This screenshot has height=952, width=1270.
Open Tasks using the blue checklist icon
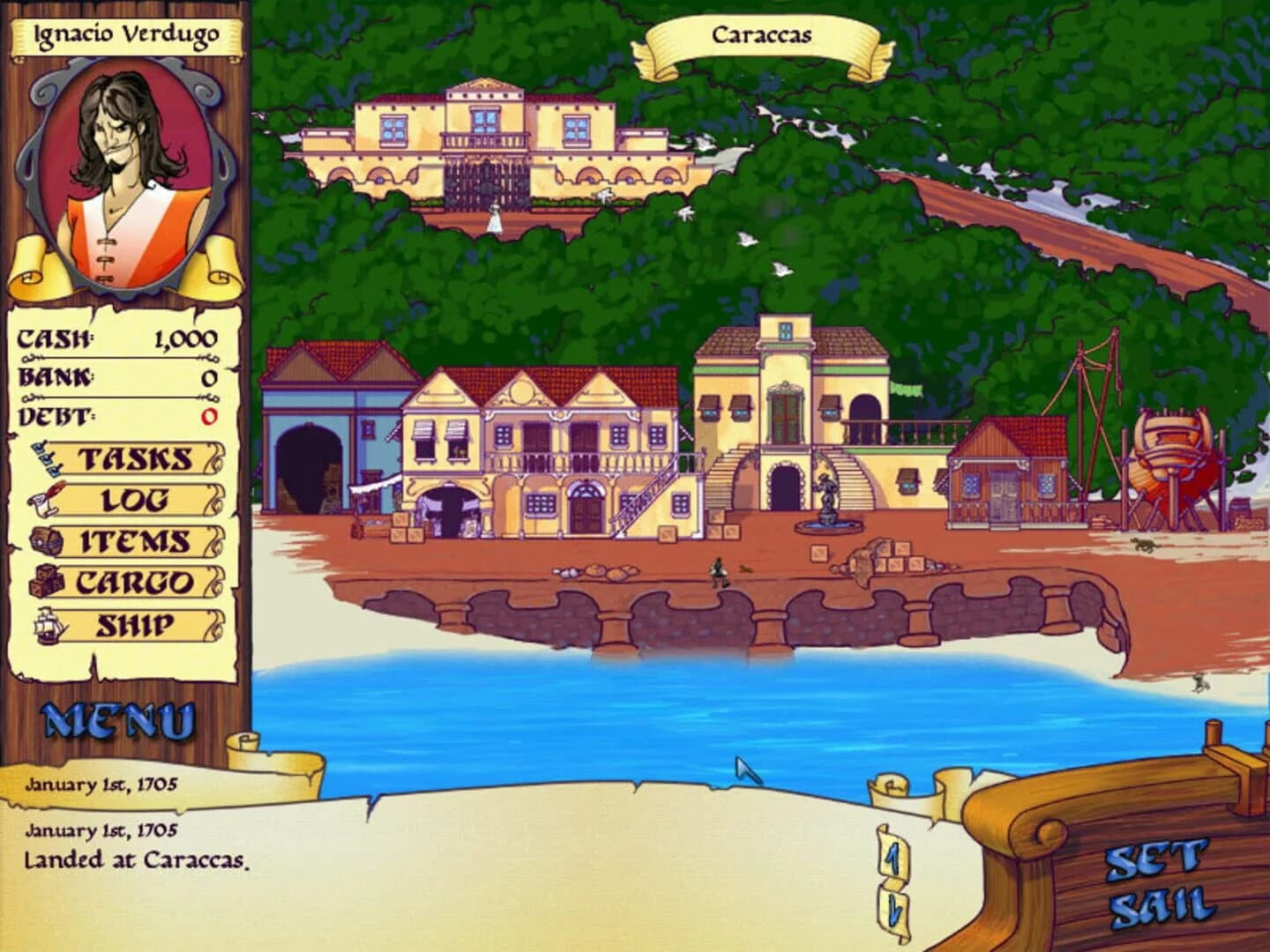click(46, 457)
